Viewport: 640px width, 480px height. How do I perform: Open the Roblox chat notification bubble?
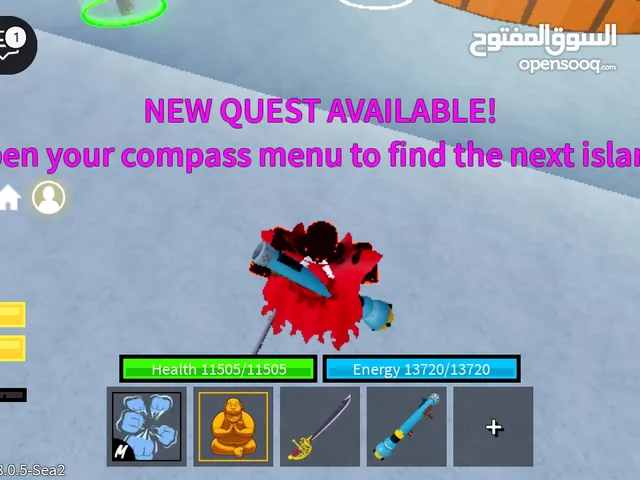point(15,44)
